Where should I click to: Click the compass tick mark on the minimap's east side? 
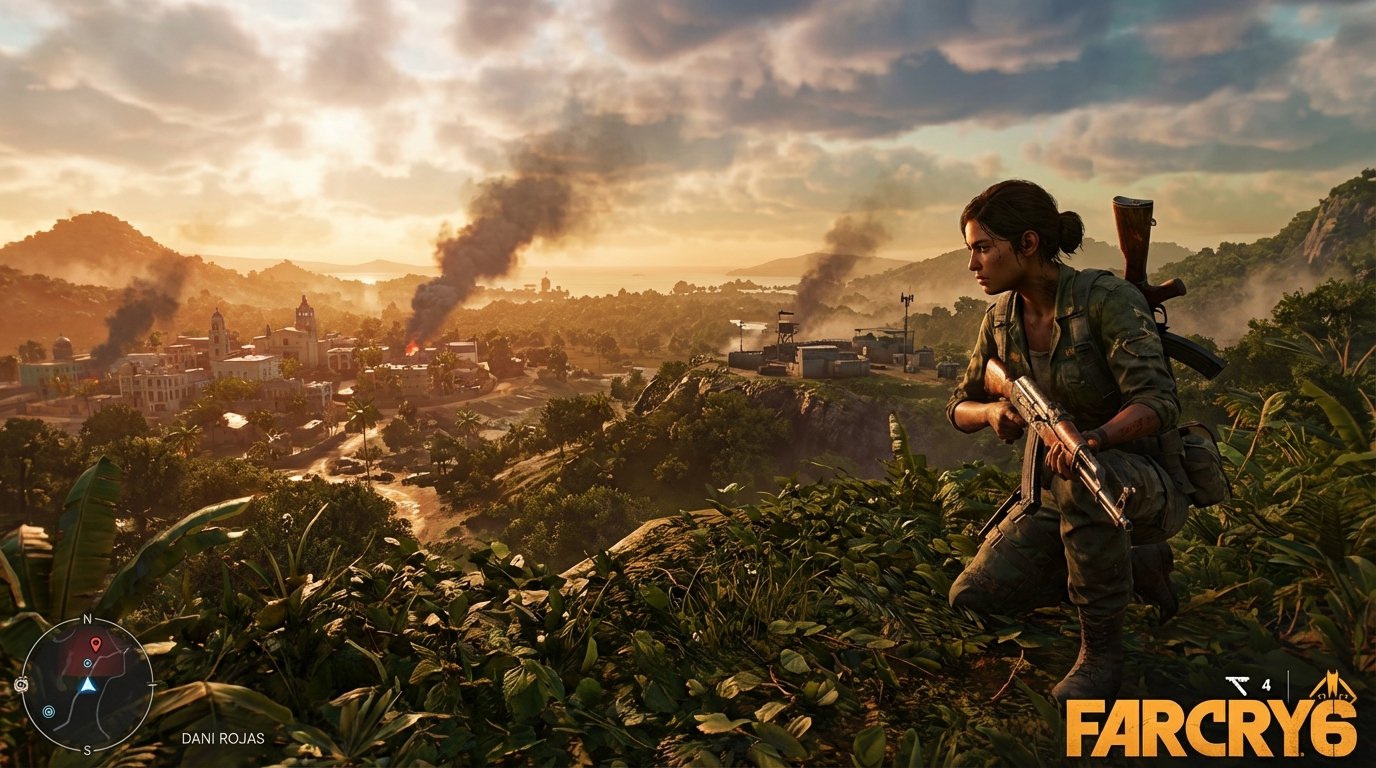point(151,683)
